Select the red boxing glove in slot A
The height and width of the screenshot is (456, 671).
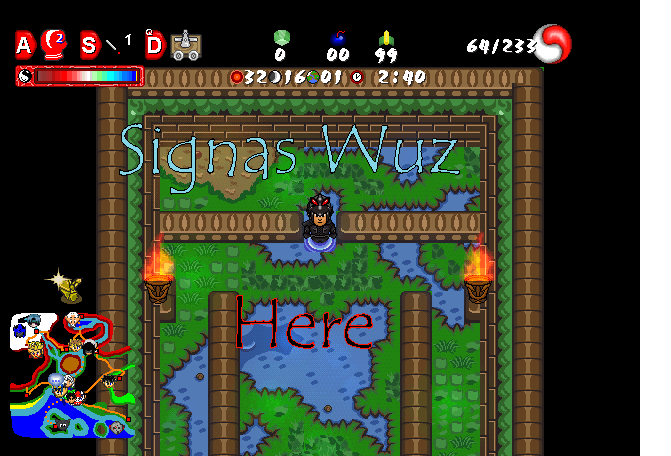pyautogui.click(x=54, y=43)
